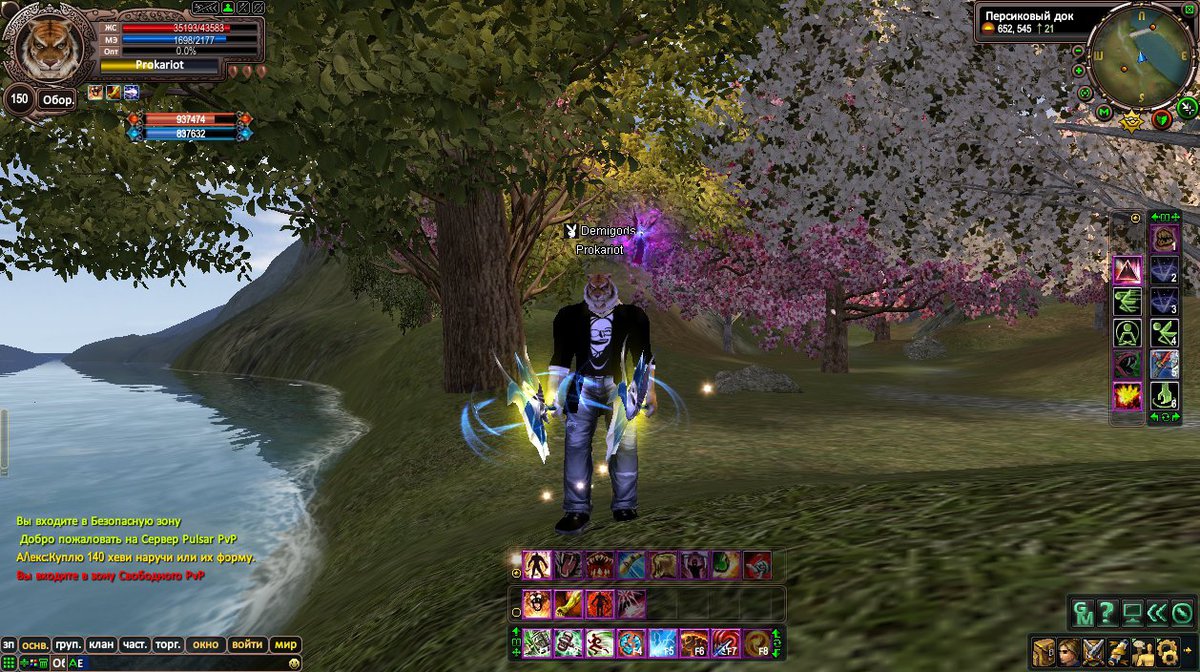
Task: Select the 'мир' chat channel tab
Action: [285, 645]
